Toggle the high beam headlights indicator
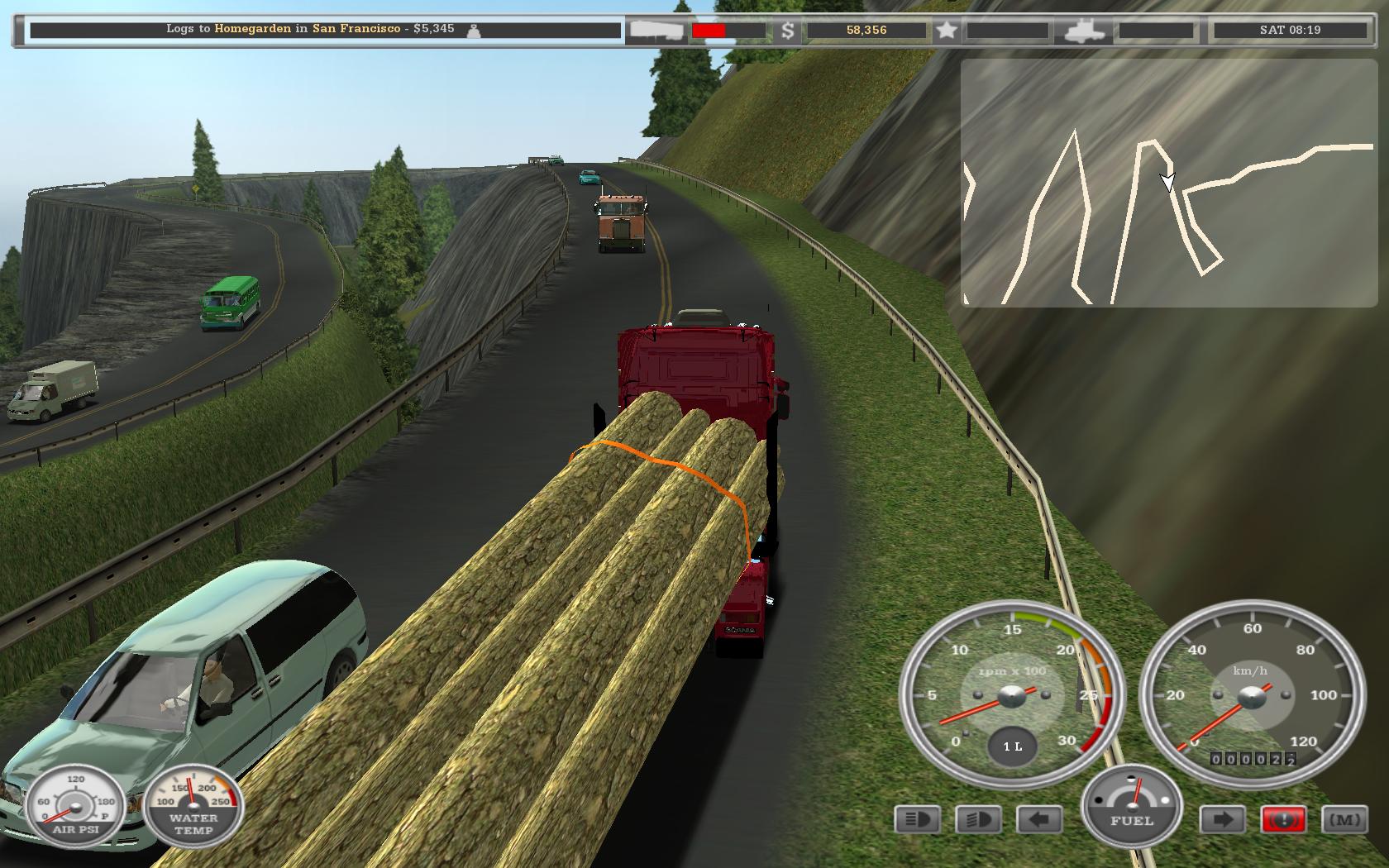 (x=917, y=820)
